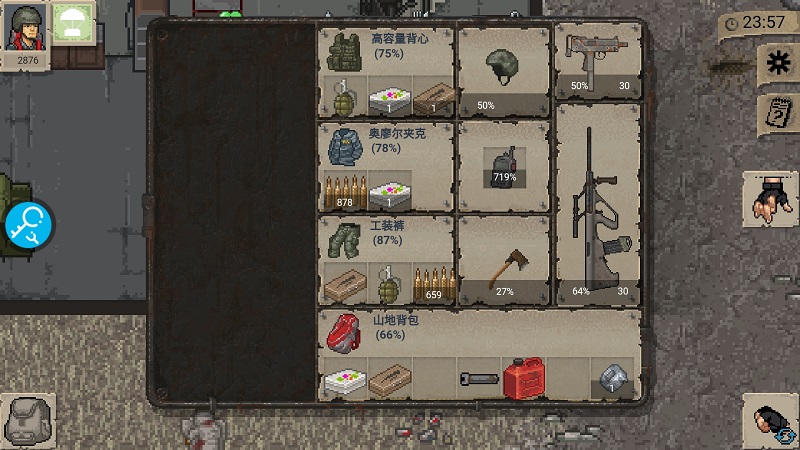Tap the gloved hand action button
800x450 pixels.
(770, 198)
